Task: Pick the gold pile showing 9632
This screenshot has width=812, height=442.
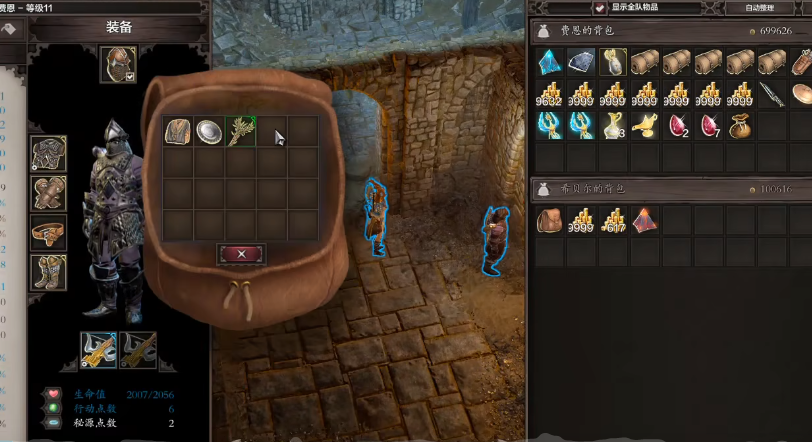Action: coord(550,95)
